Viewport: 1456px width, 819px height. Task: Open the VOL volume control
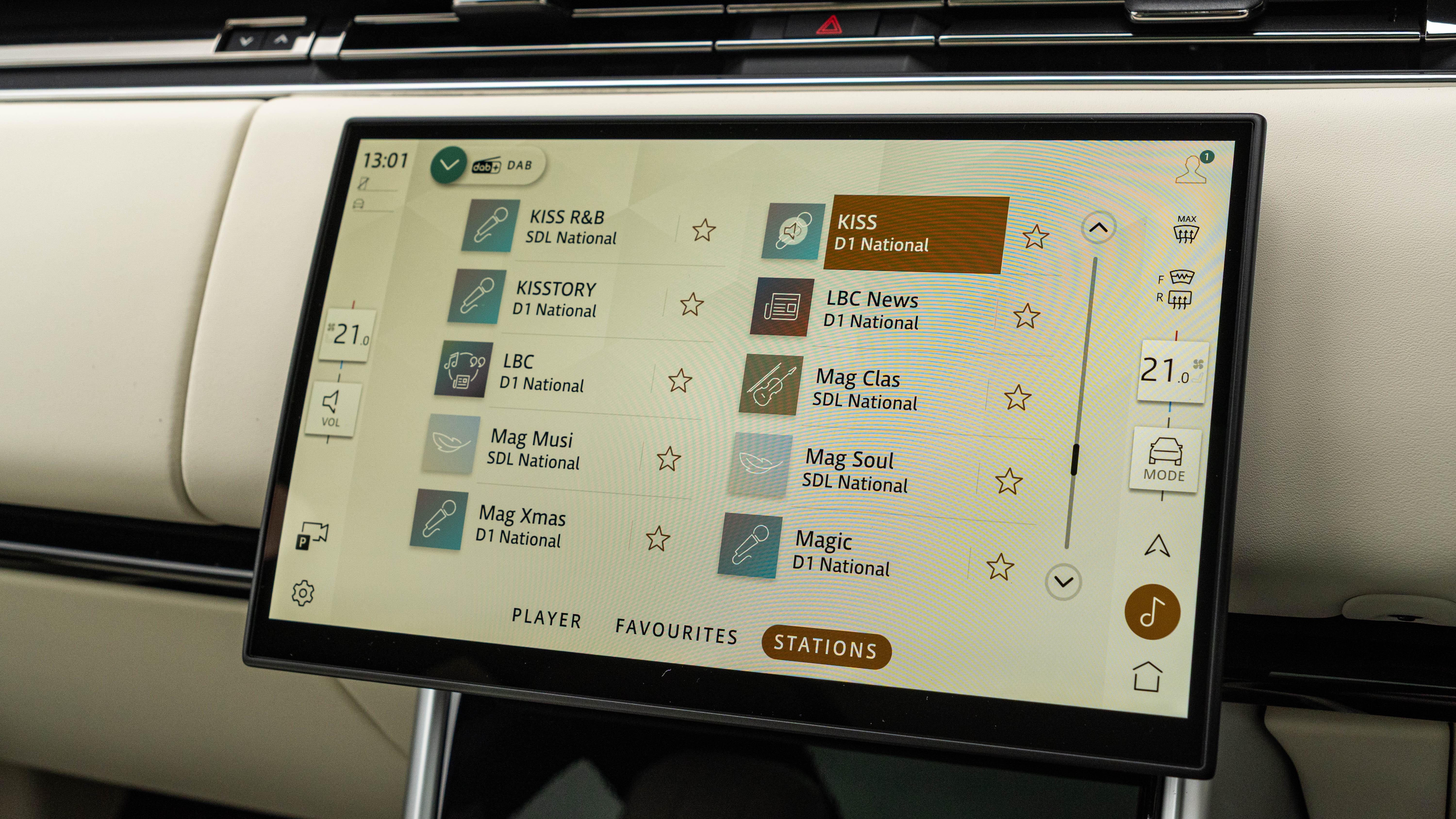[x=331, y=409]
